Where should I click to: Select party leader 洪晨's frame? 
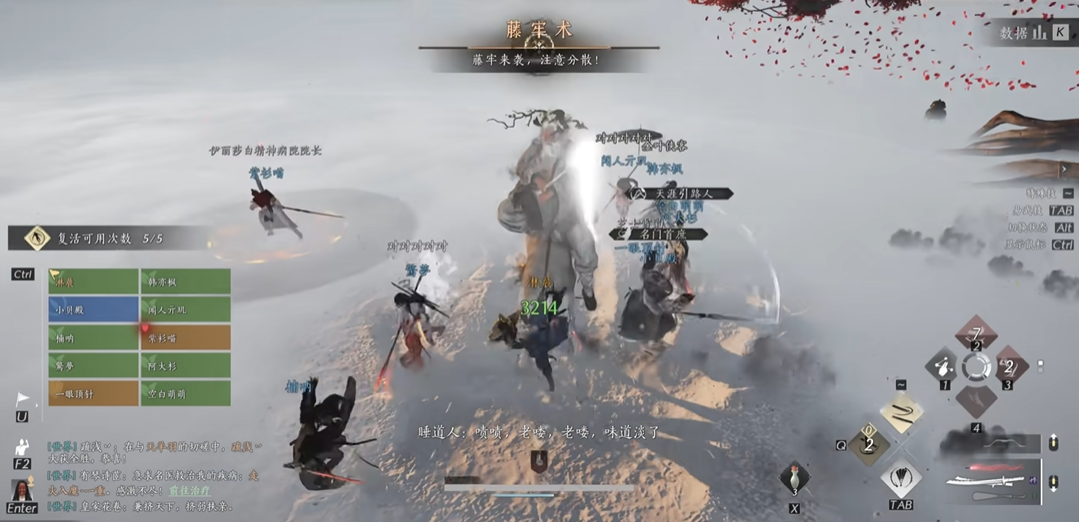93,282
